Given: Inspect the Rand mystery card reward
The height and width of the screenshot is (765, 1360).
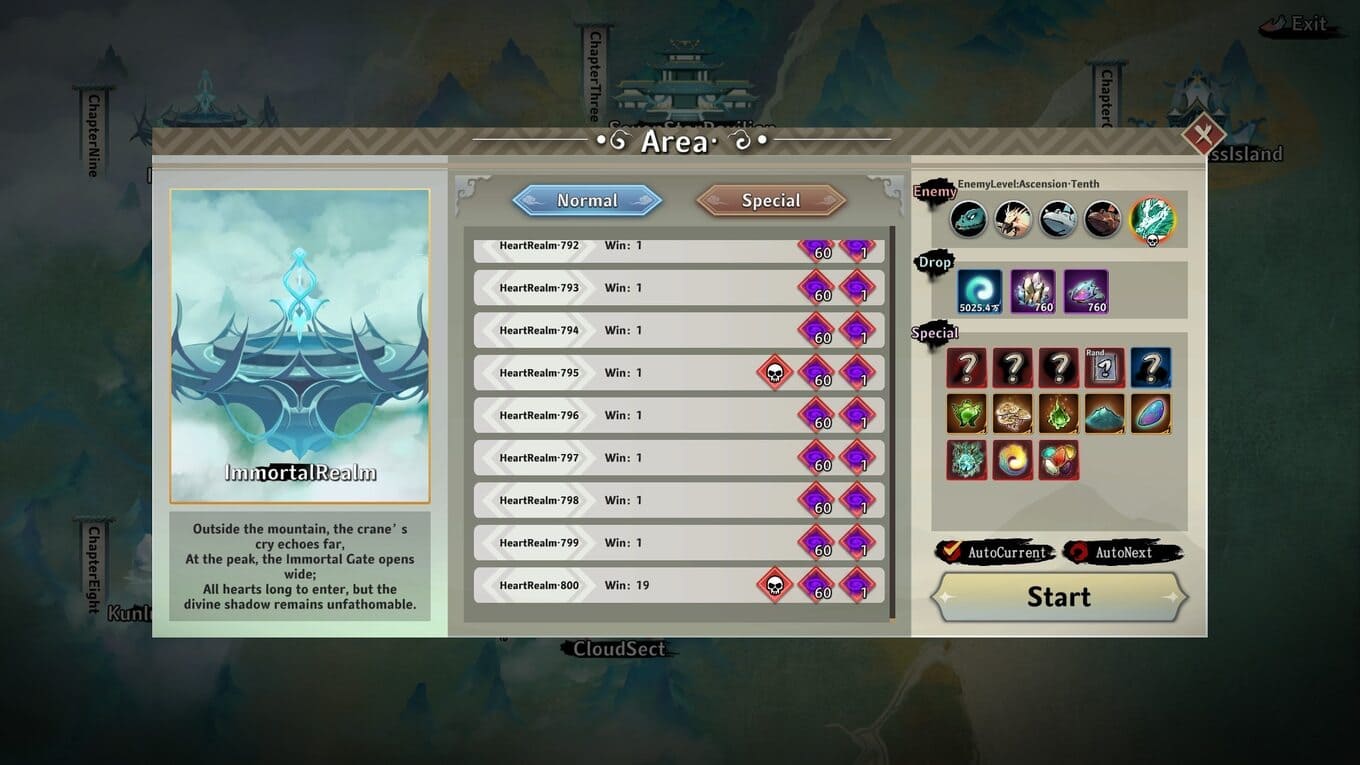Looking at the screenshot, I should click(1105, 368).
